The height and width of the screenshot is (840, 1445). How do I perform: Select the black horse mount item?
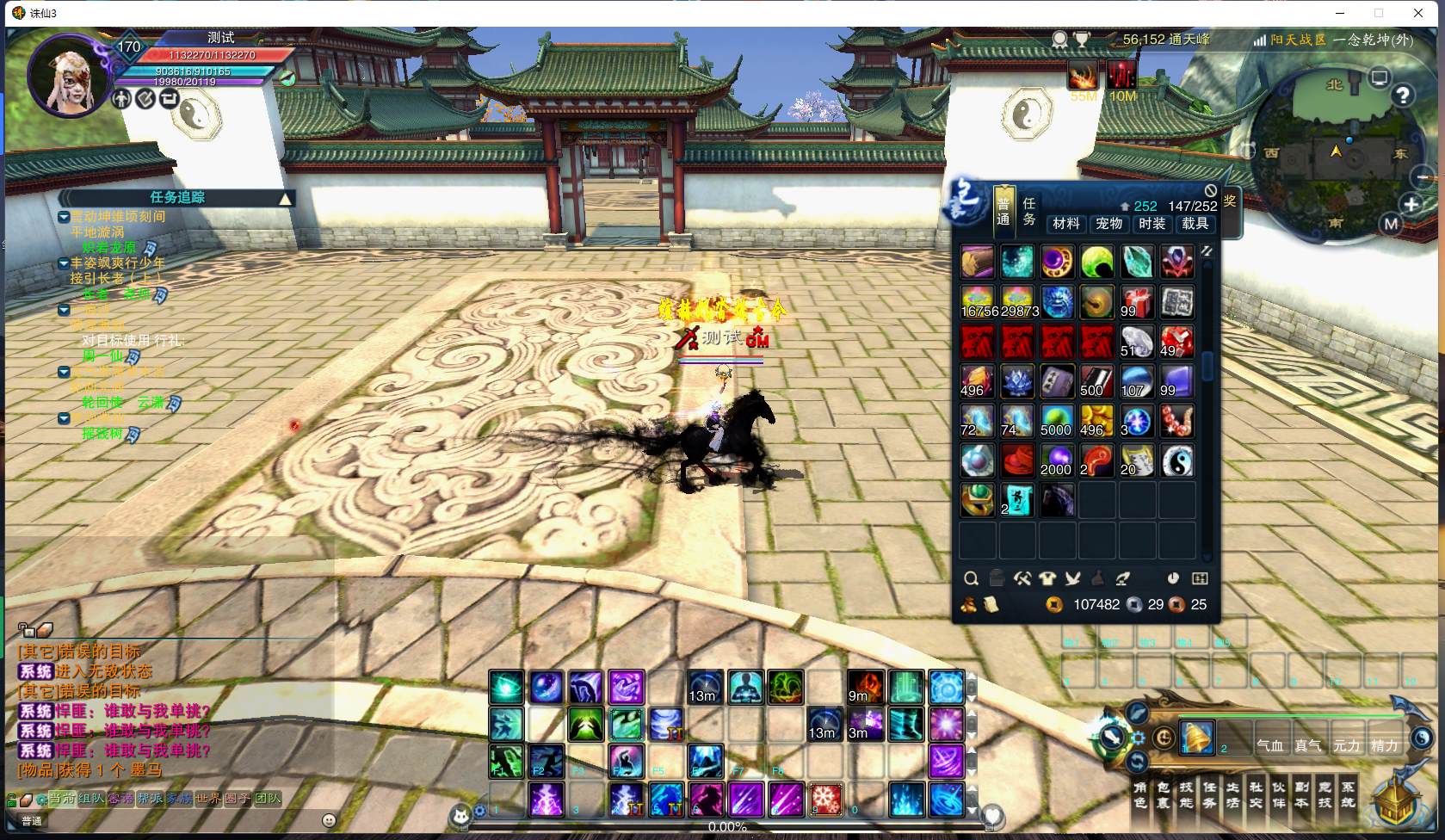click(1057, 500)
